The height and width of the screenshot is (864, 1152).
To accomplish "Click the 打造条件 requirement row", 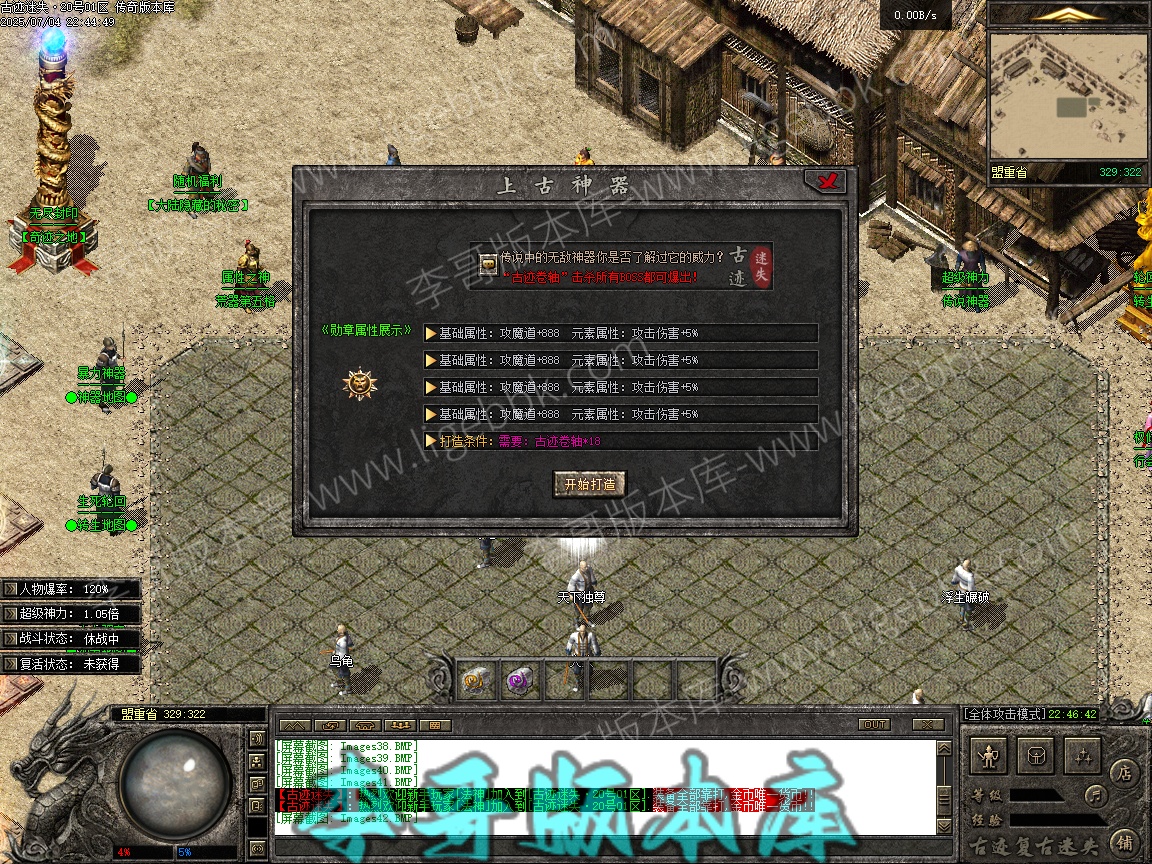I will click(x=620, y=441).
